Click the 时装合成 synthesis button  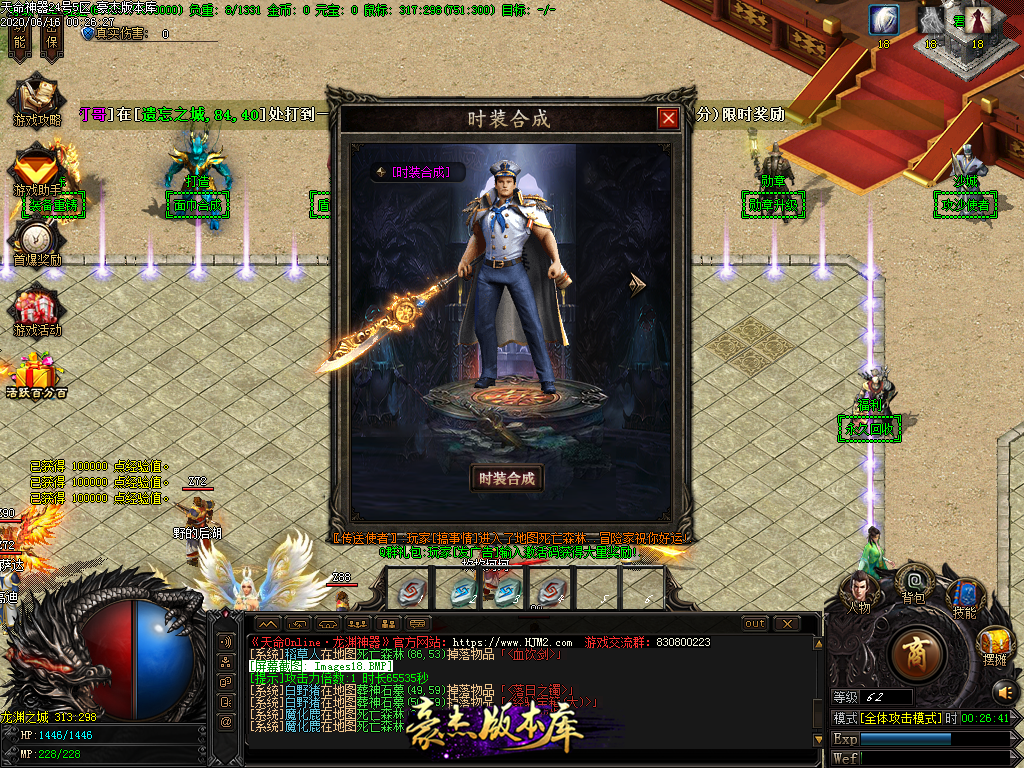tap(507, 478)
